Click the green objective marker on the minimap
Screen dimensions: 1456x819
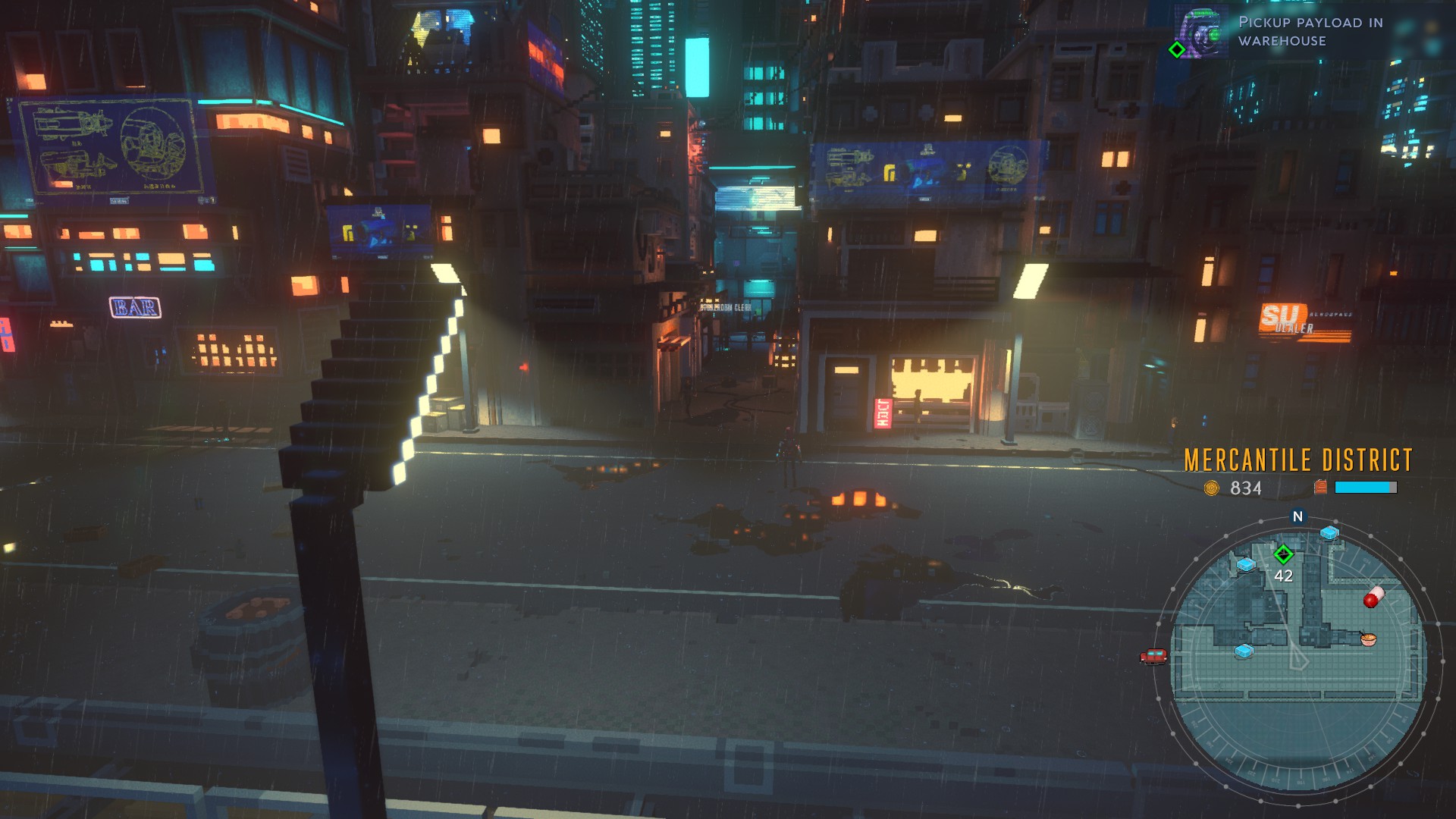pyautogui.click(x=1283, y=554)
